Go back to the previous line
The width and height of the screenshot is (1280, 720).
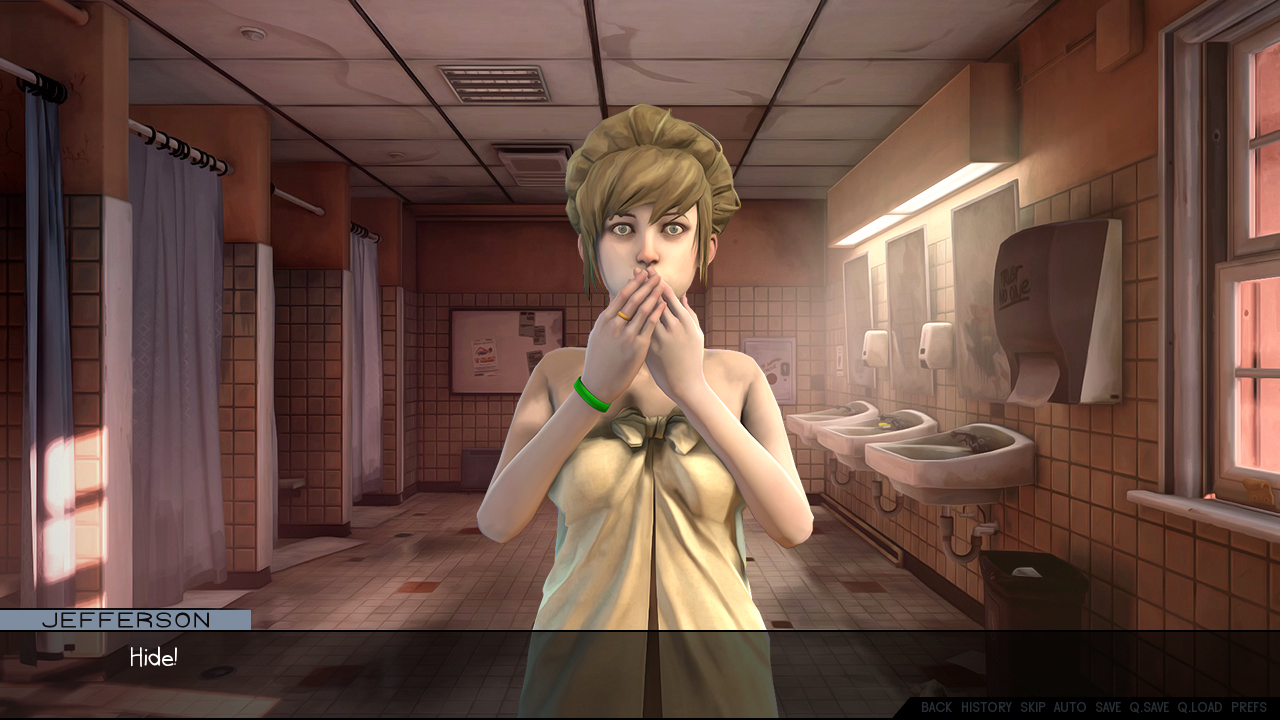point(936,707)
